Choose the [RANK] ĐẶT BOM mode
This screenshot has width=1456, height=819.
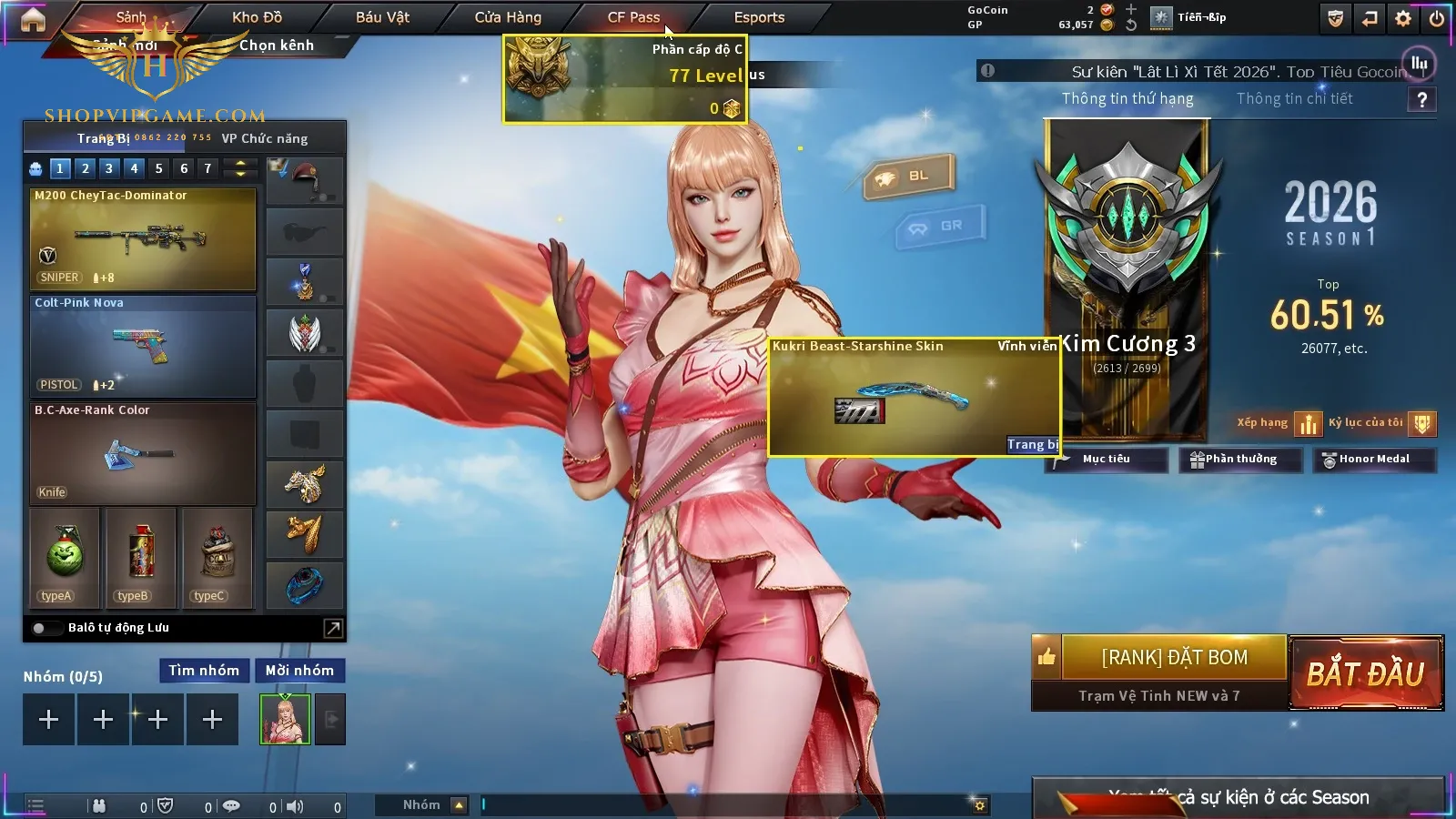(x=1174, y=657)
